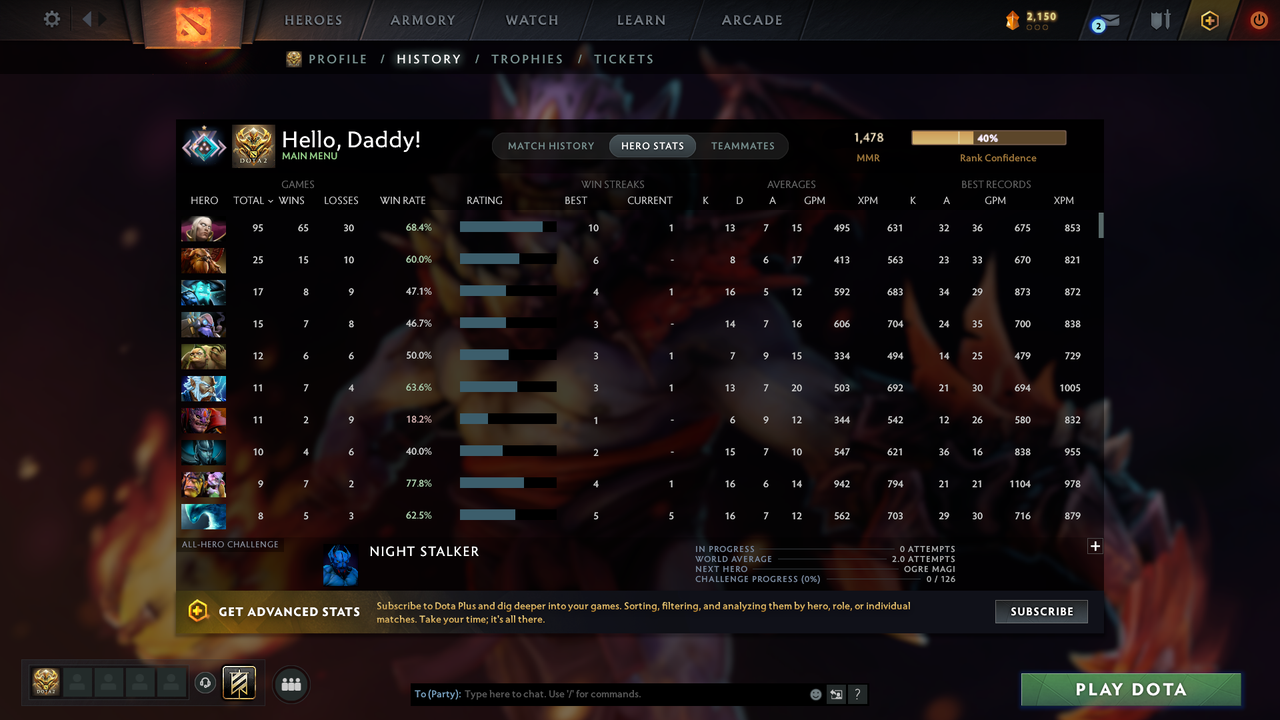Image resolution: width=1280 pixels, height=720 pixels.
Task: Open Dota Plus via the gold plus icon
Action: 1209,20
